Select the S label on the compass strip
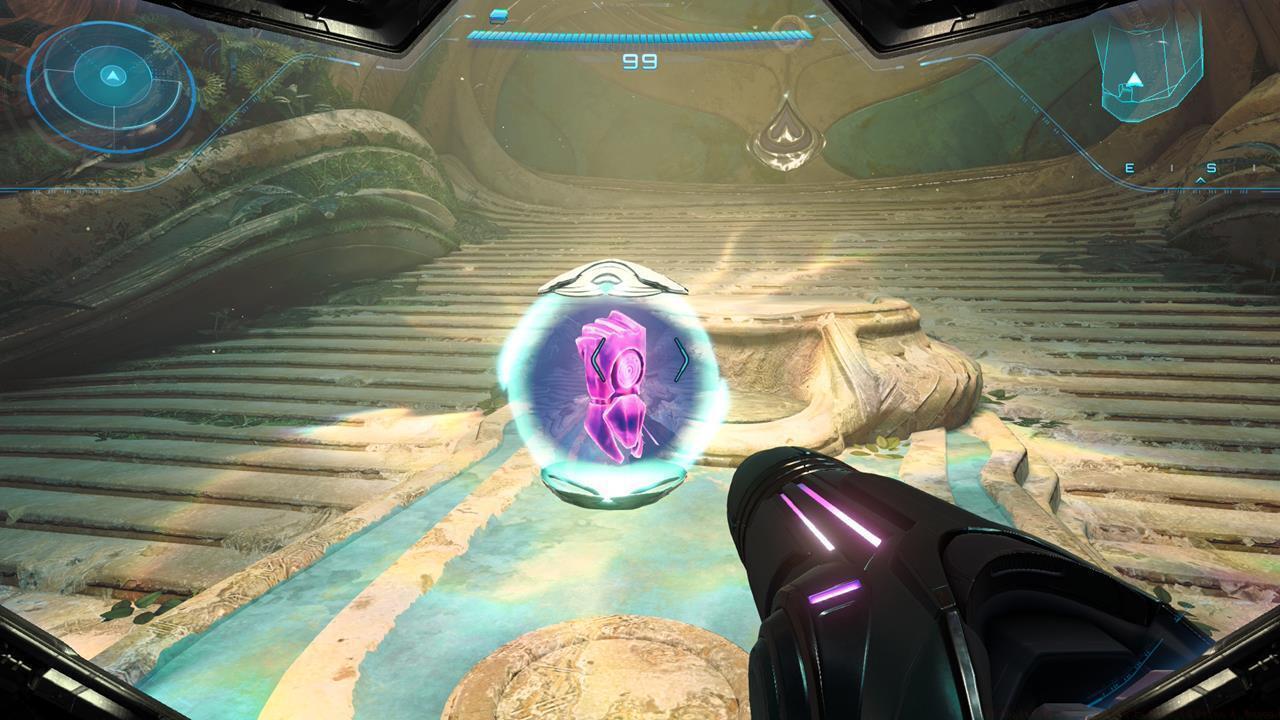 pos(1211,168)
